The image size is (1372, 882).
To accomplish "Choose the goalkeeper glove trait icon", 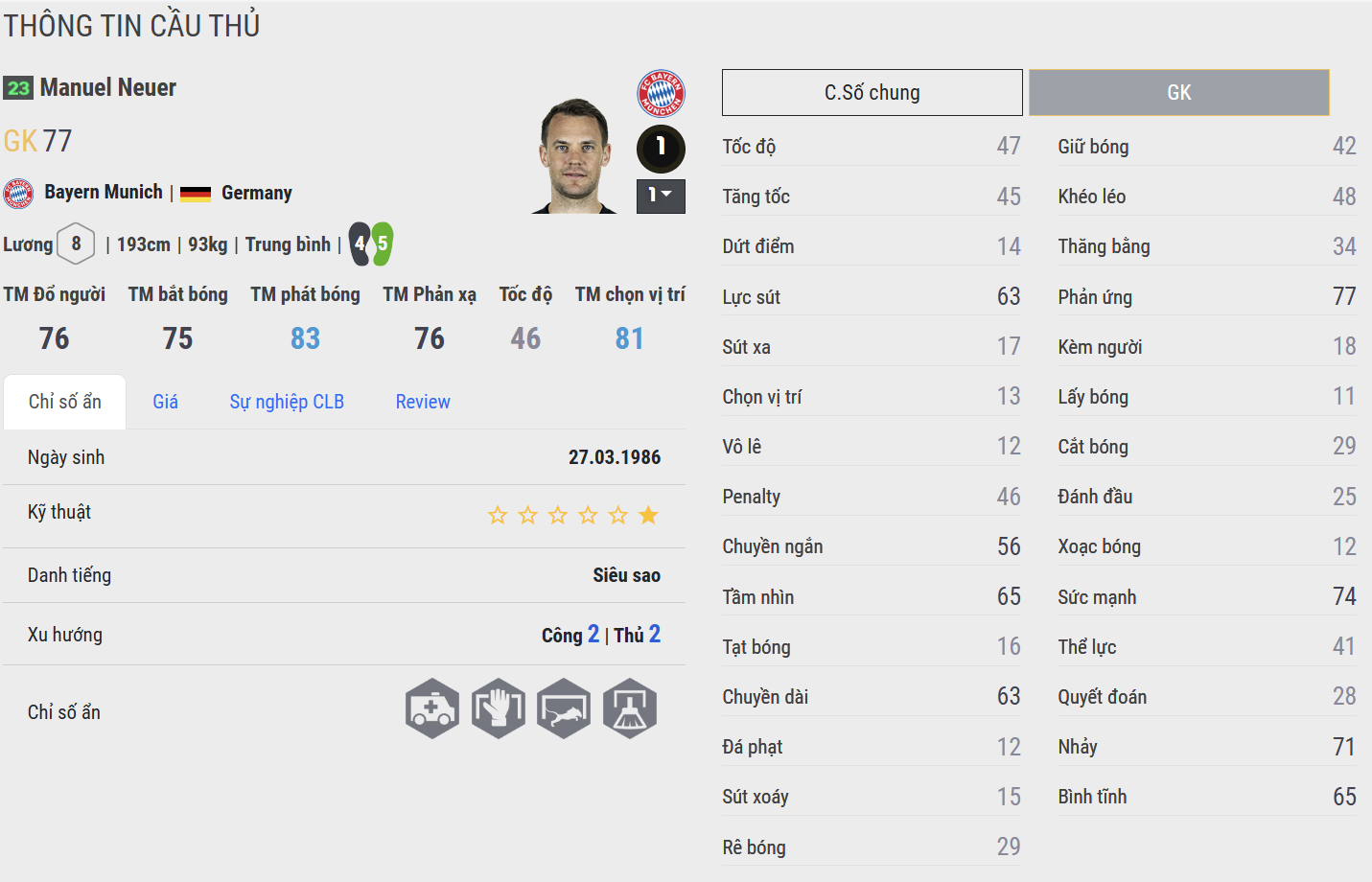I will point(499,709).
